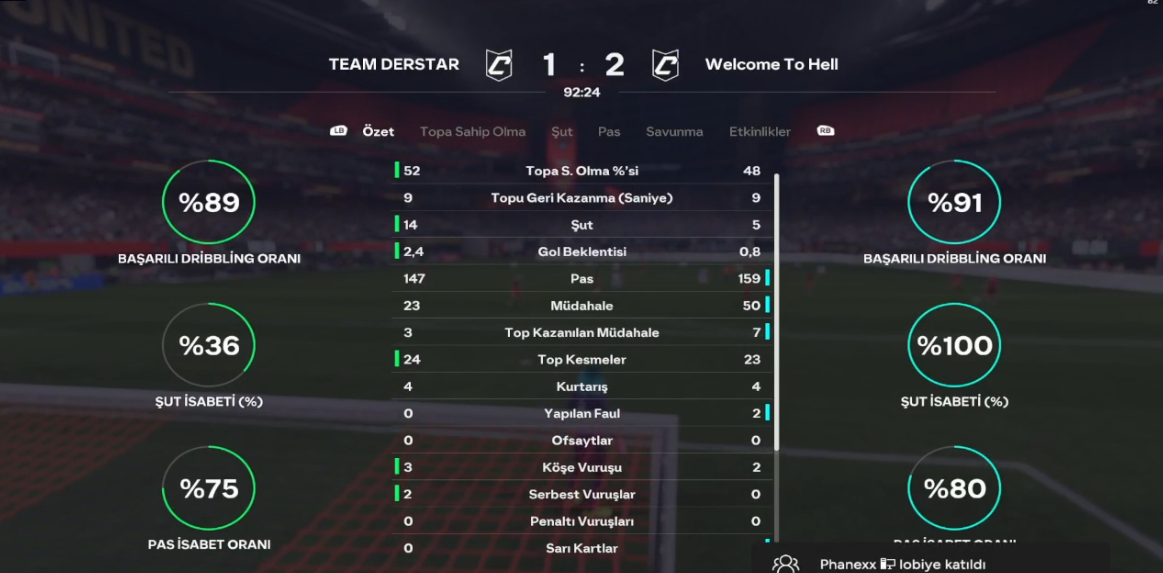Open the Topa Sahip Olma tab

coord(472,132)
